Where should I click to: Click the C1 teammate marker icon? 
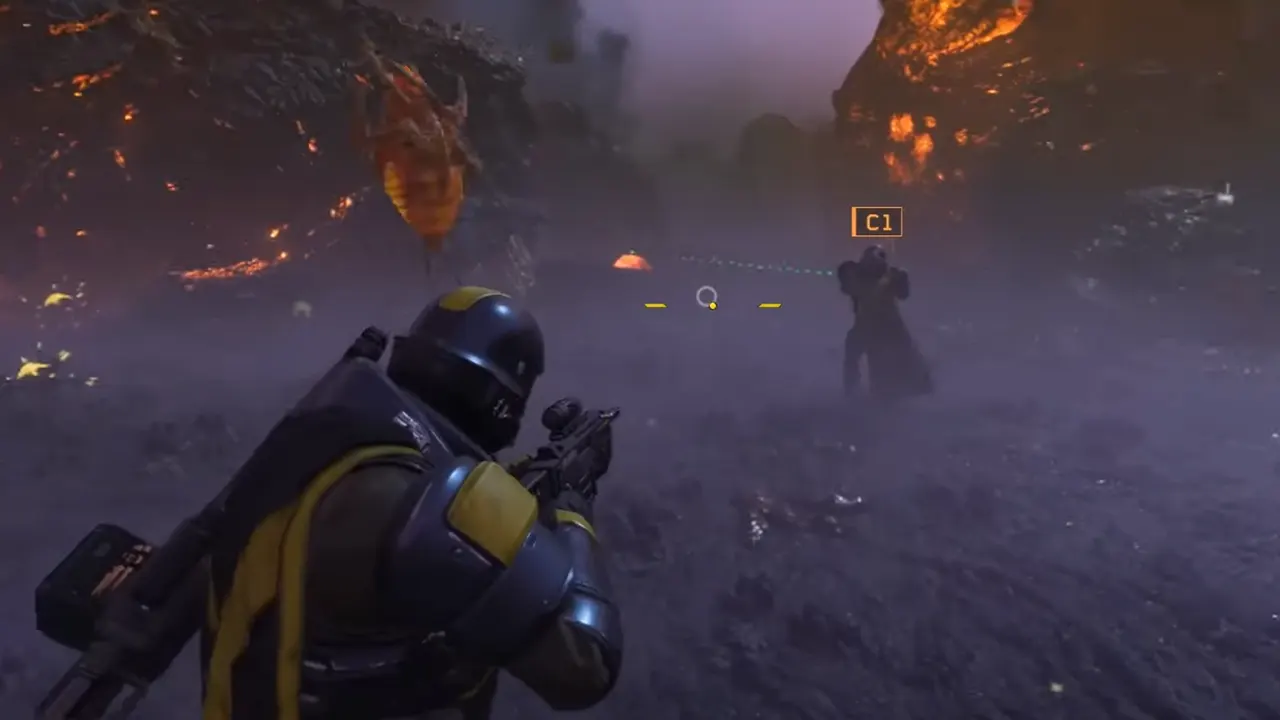877,222
